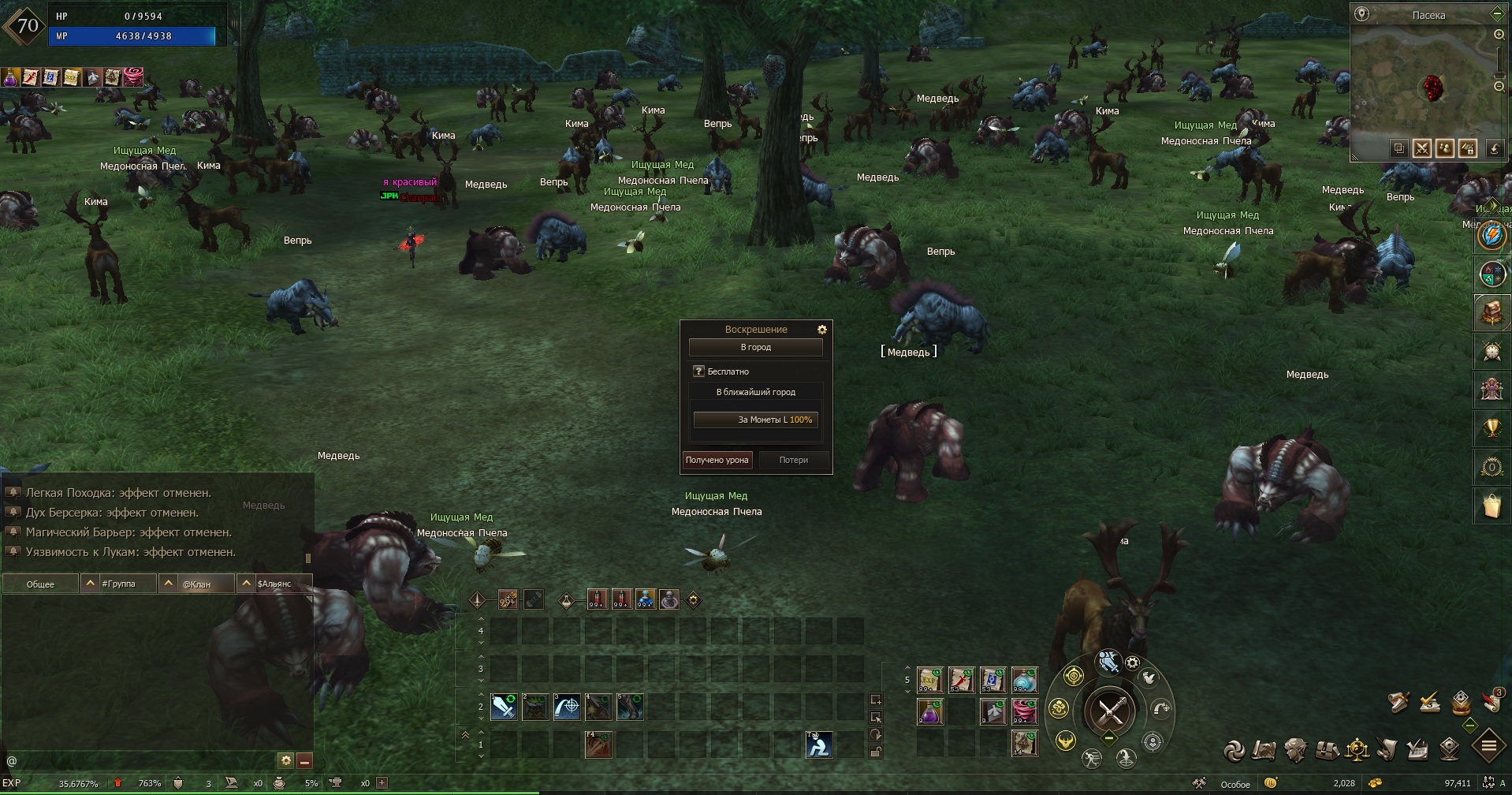The height and width of the screenshot is (795, 1512).
Task: Zoom in the minimap with the plus magnifier
Action: point(1499,35)
